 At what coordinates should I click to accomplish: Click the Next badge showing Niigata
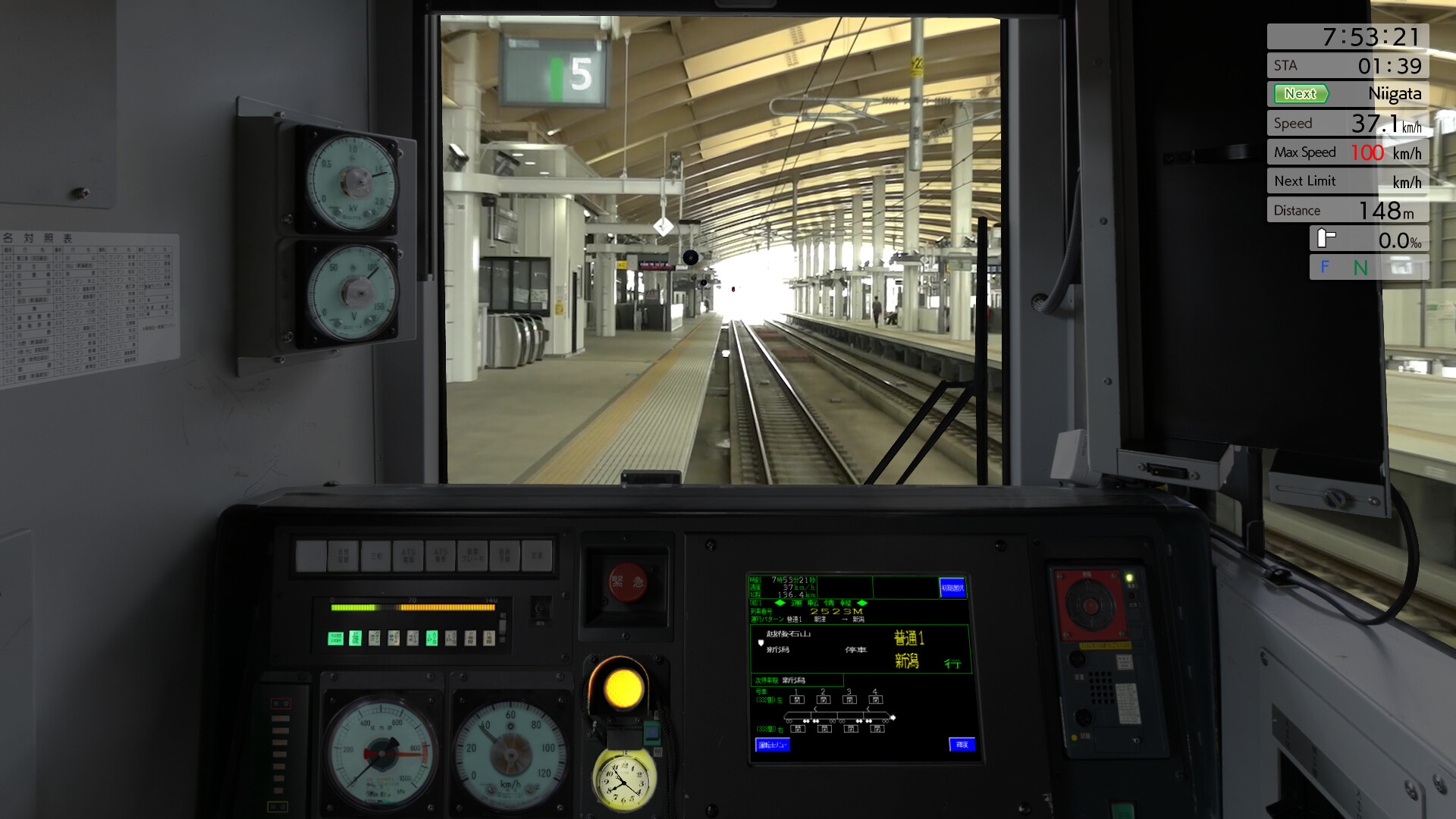(1301, 94)
